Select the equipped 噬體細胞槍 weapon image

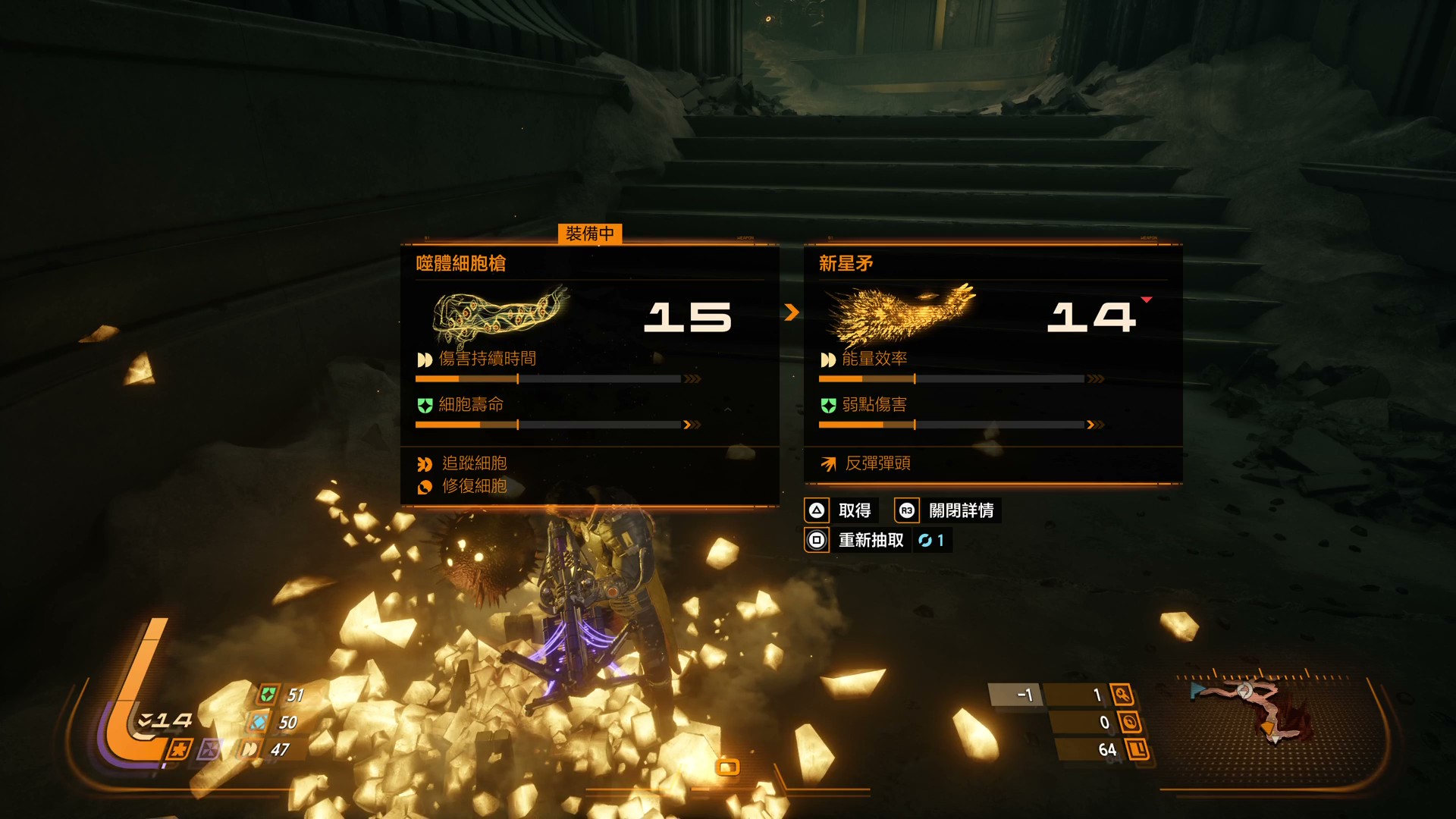tap(500, 315)
